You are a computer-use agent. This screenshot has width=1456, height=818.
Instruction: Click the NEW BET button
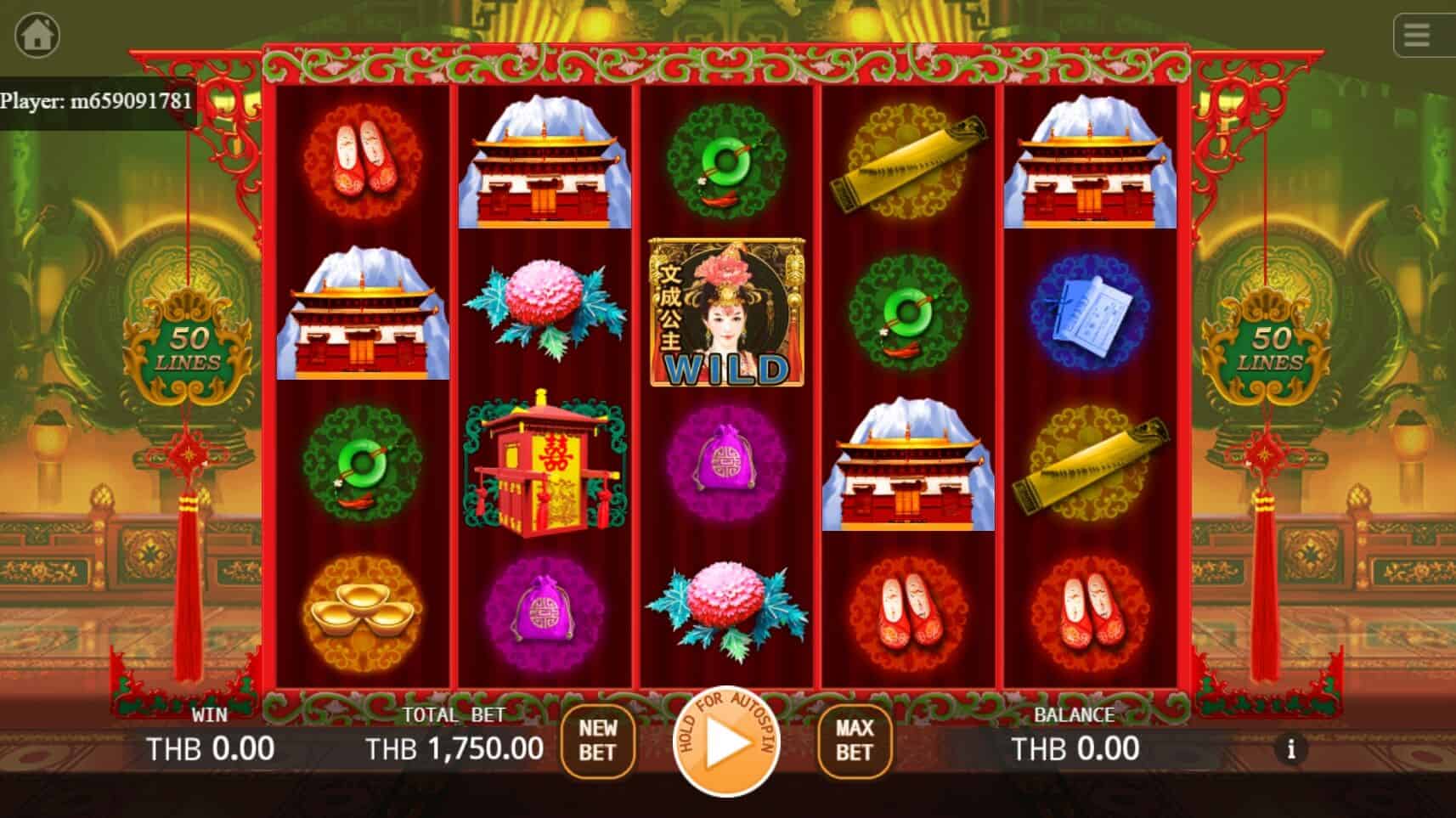pos(597,739)
